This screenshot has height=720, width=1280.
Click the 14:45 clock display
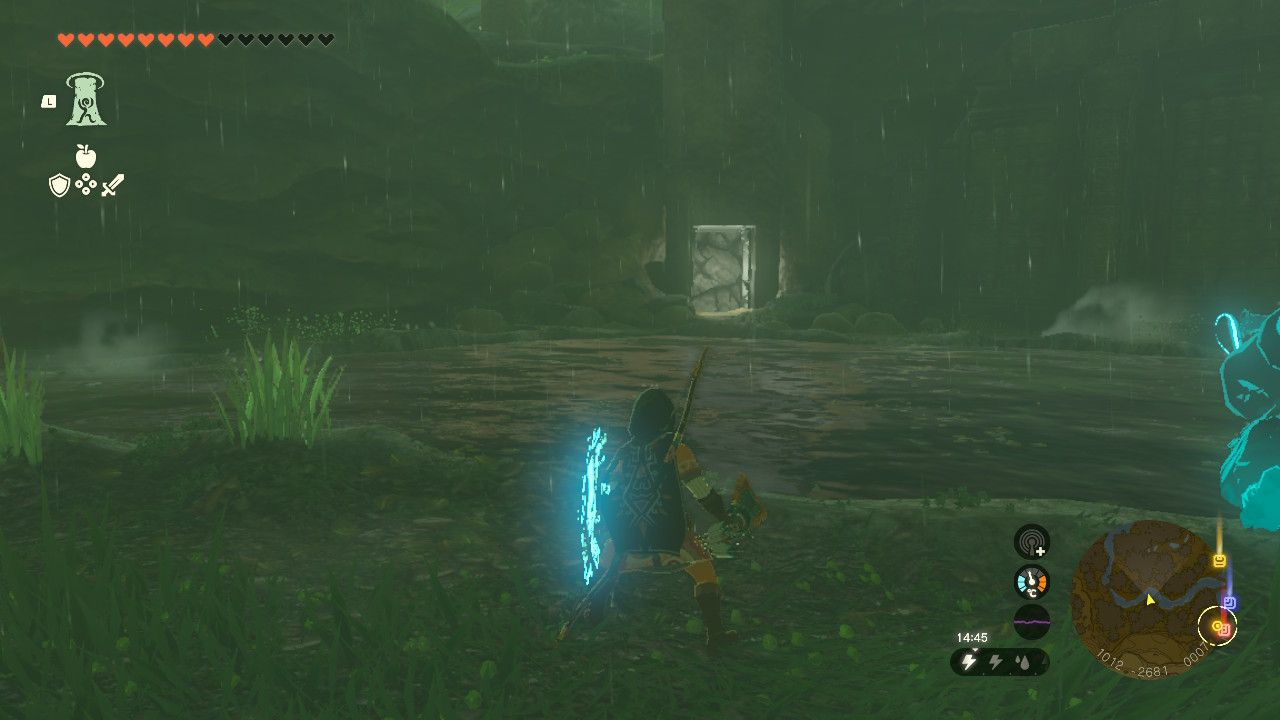coord(971,636)
